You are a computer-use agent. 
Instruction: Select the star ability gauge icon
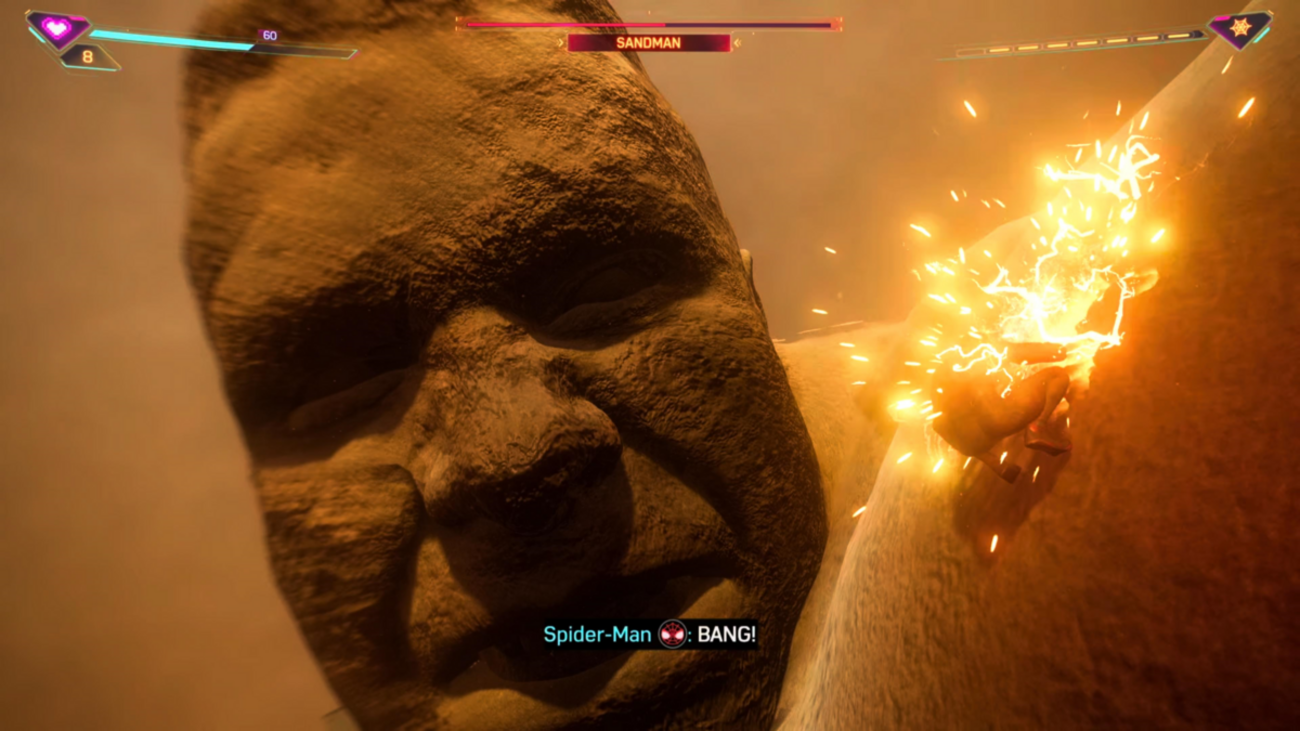[1240, 28]
